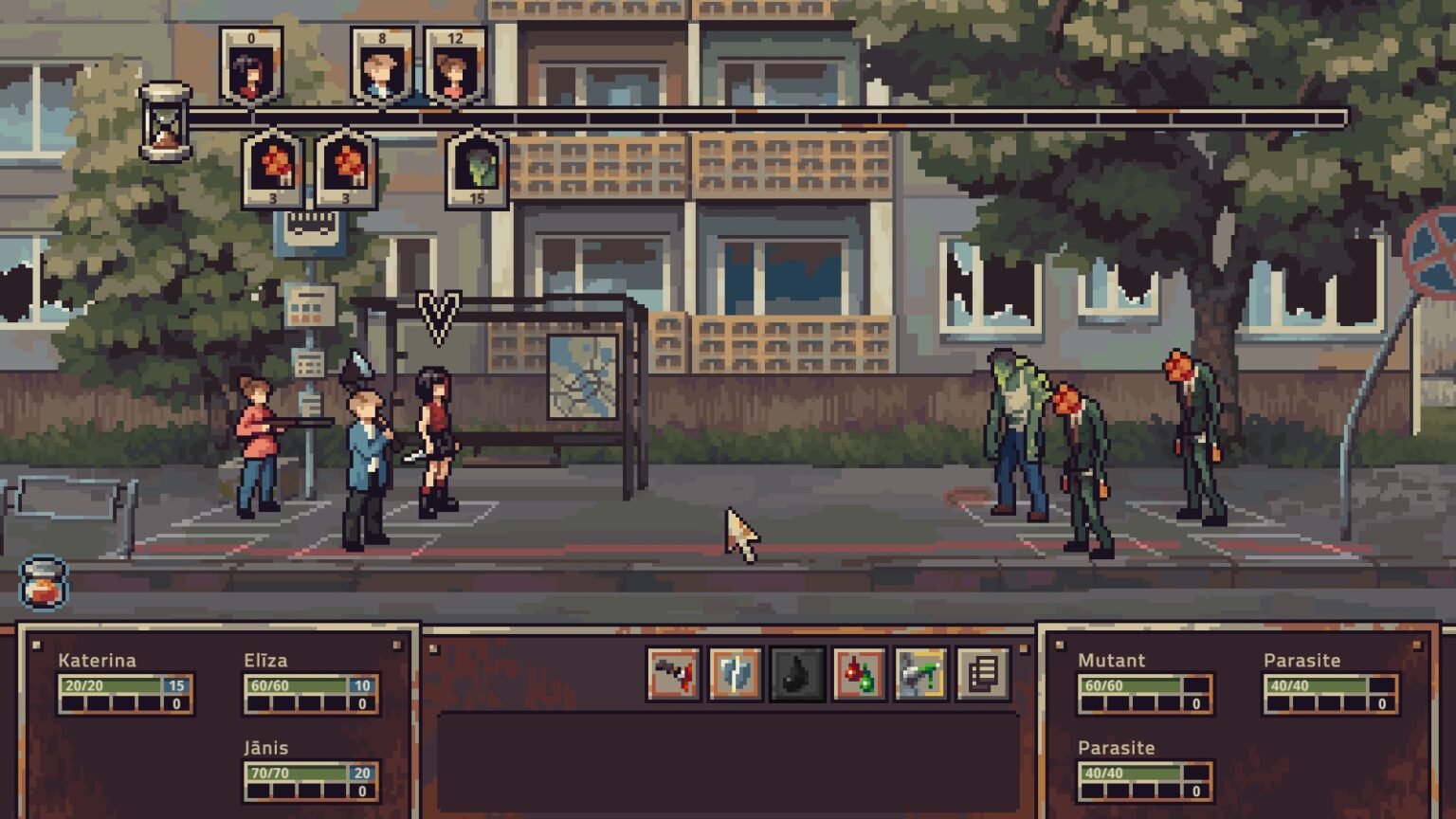Select the hatchet melee action icon
The width and height of the screenshot is (1456, 819).
tap(735, 675)
